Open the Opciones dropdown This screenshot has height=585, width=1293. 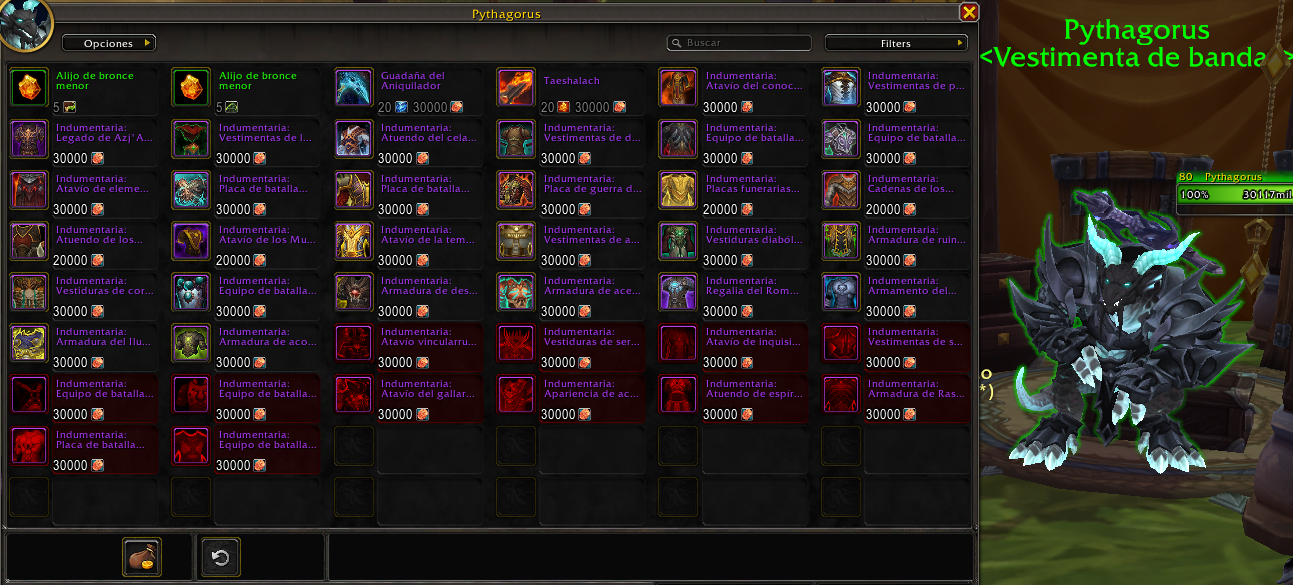pyautogui.click(x=108, y=44)
